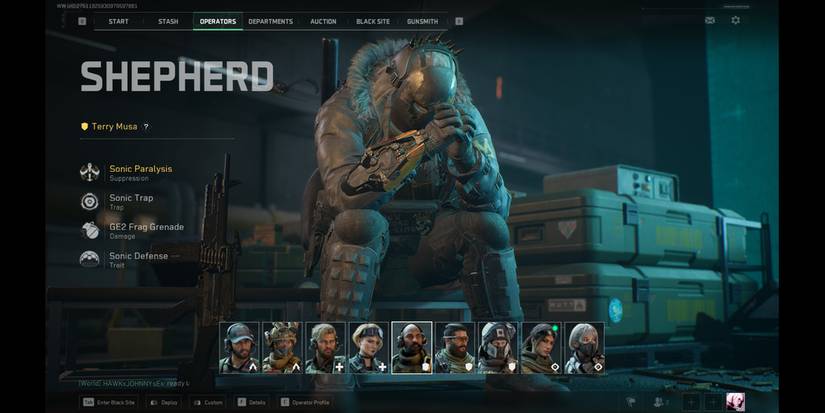Screen dimensions: 825x413
Task: Open the Gunsmith tab
Action: click(422, 21)
